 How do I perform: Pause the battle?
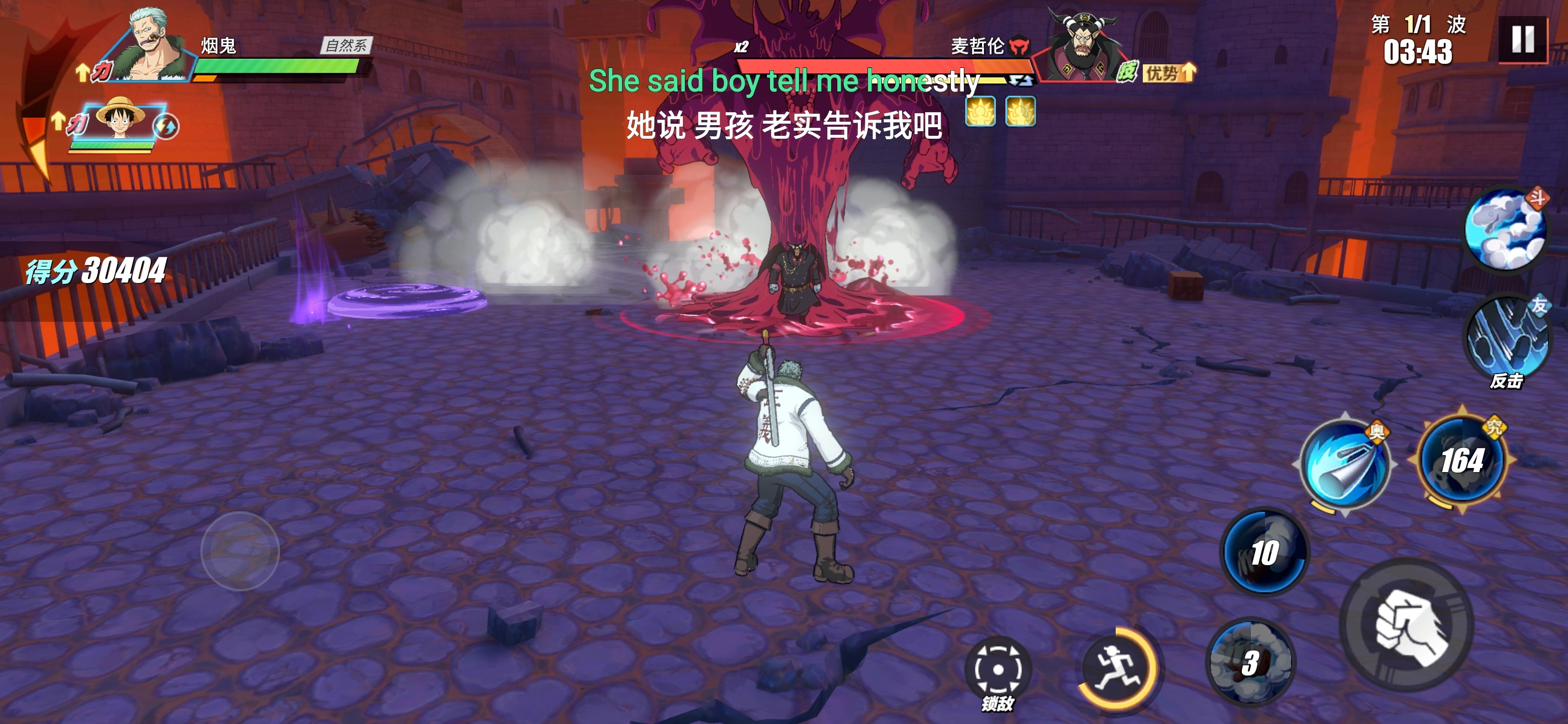click(1522, 40)
